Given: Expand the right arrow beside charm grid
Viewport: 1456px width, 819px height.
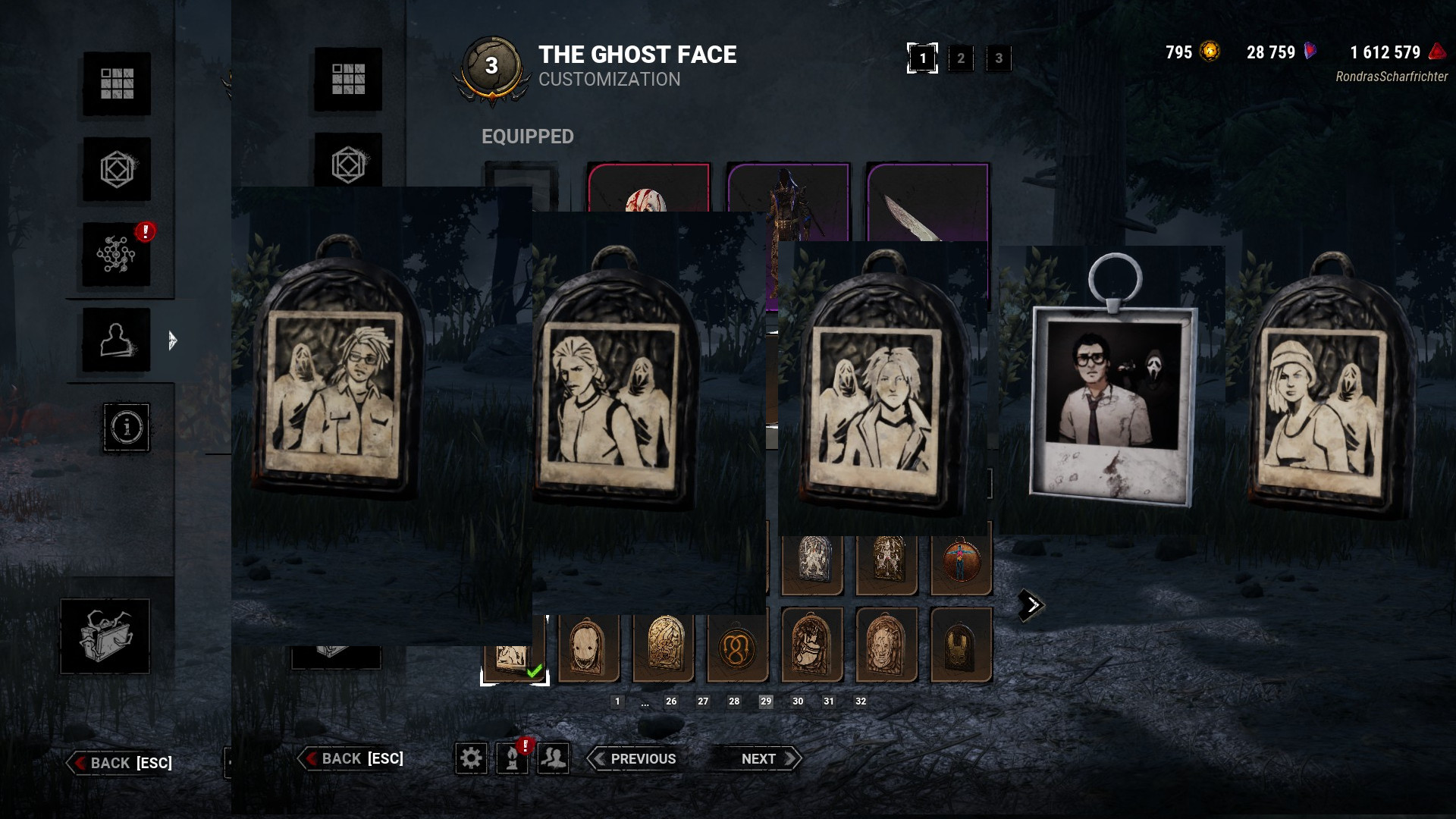Looking at the screenshot, I should click(x=1031, y=604).
